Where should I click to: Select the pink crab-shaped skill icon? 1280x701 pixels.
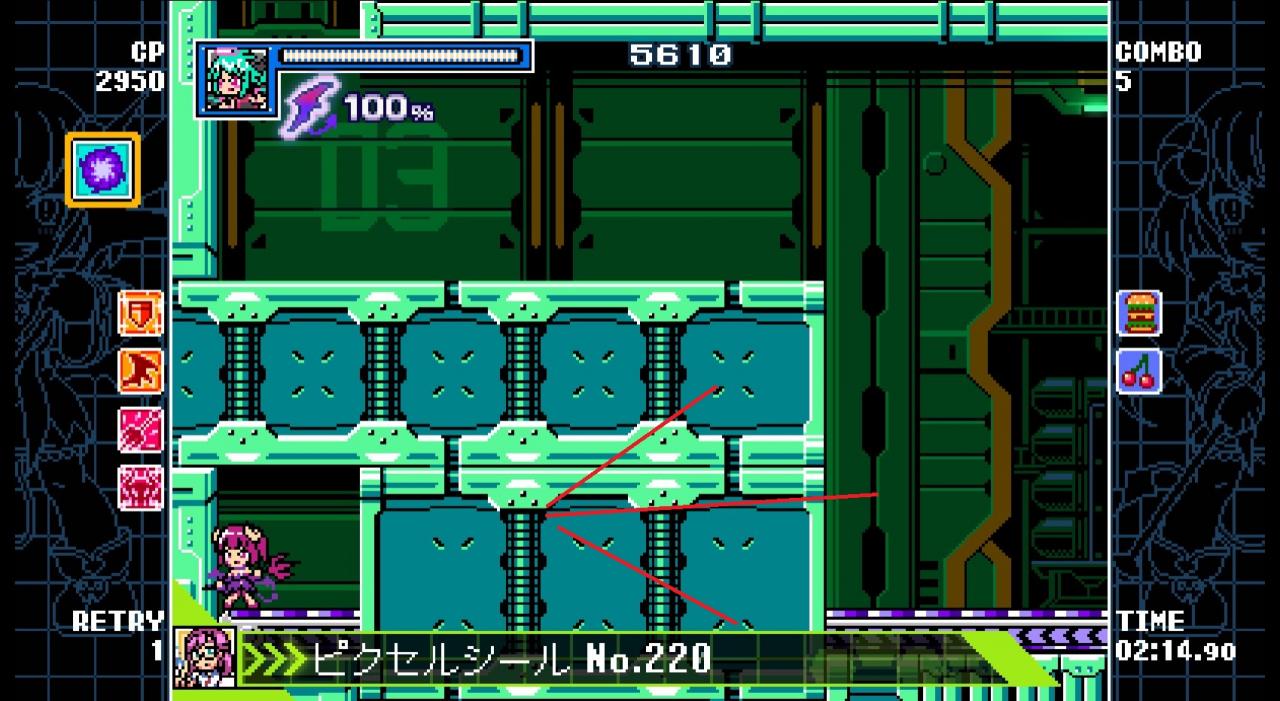(x=140, y=488)
